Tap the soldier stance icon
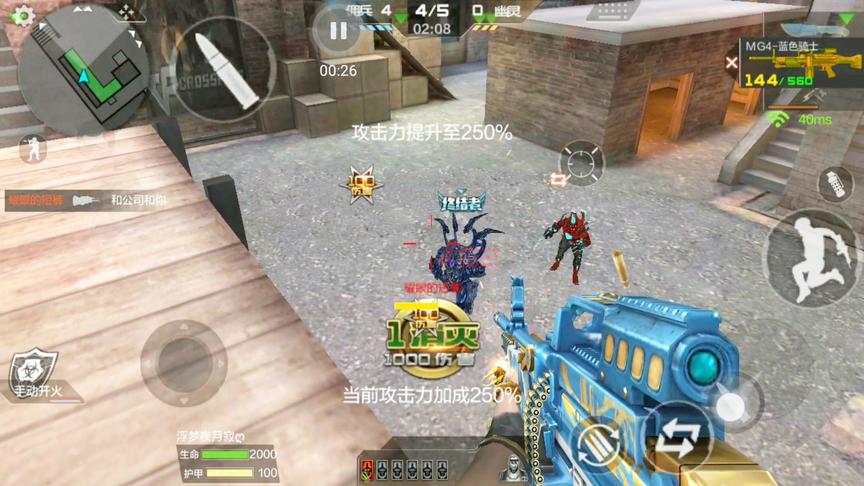This screenshot has height=486, width=864. tap(31, 148)
